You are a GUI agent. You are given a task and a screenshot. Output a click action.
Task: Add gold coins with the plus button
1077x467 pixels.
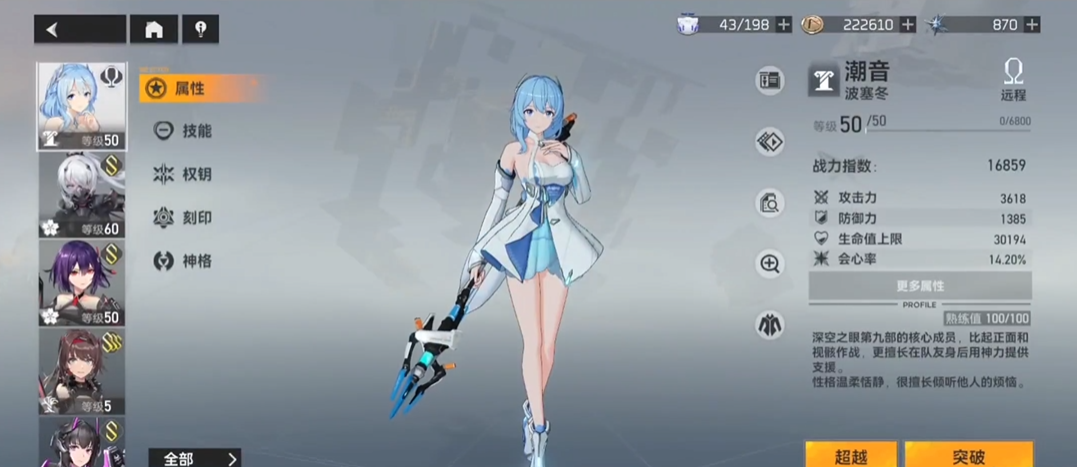908,24
